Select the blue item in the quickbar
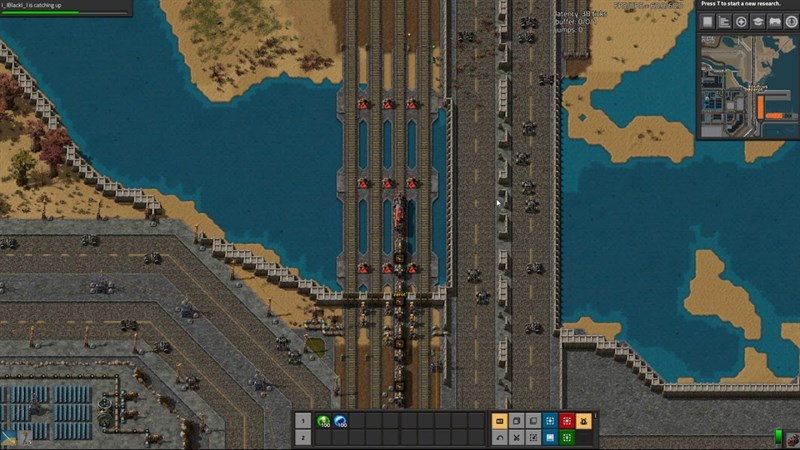800x450 pixels. pyautogui.click(x=340, y=422)
